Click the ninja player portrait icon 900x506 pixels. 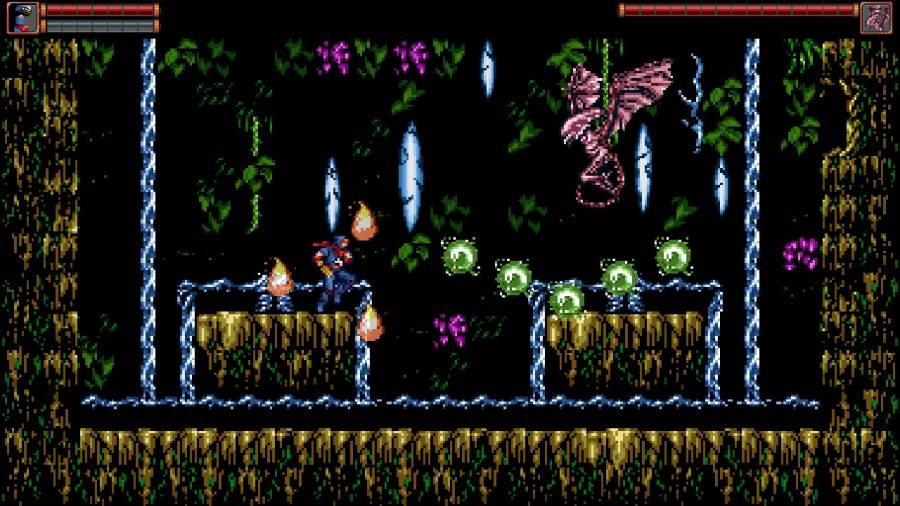23,17
